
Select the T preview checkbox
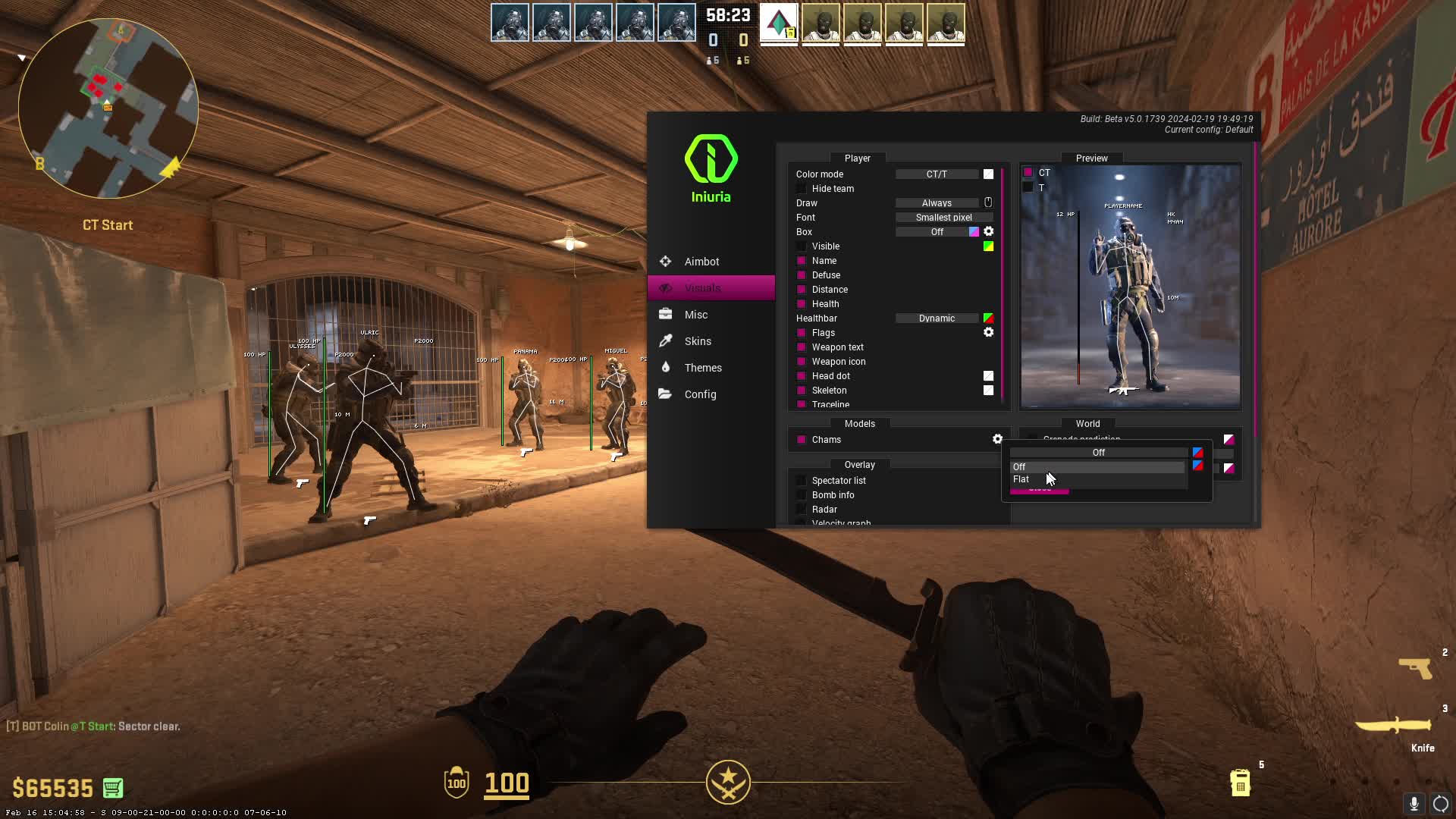click(1028, 187)
